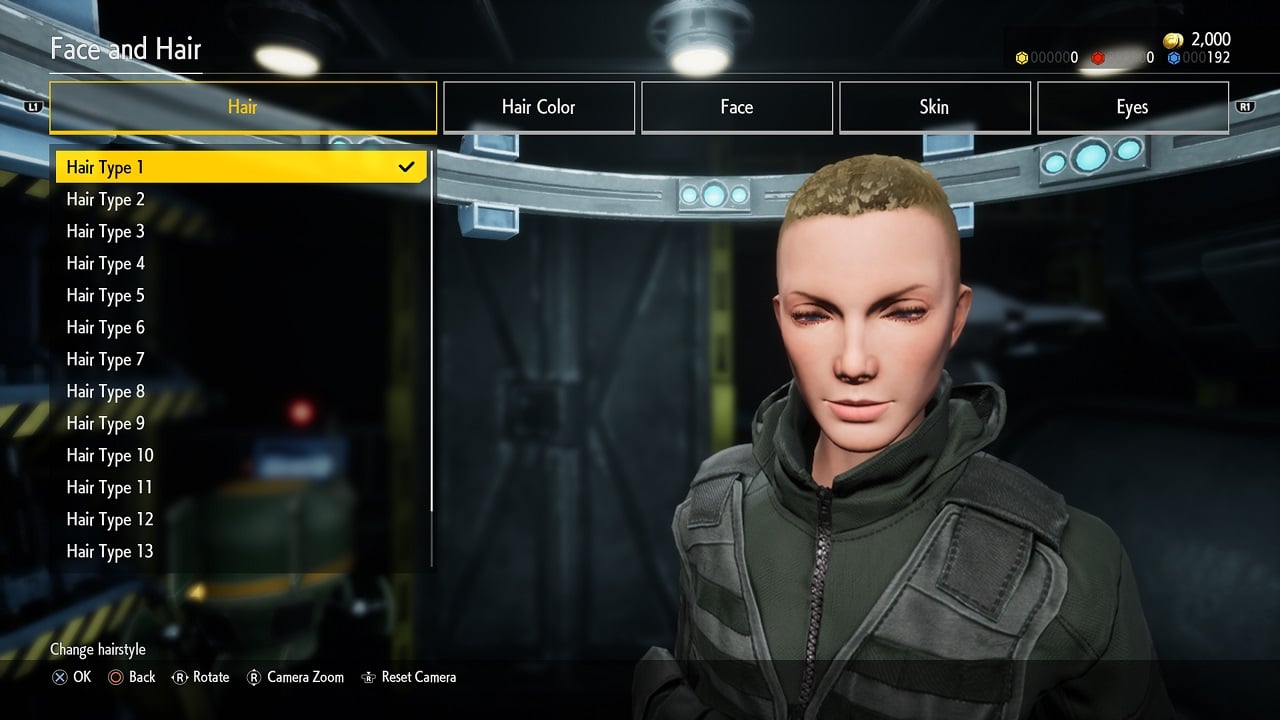
Task: Select Hair Type 13
Action: 240,551
